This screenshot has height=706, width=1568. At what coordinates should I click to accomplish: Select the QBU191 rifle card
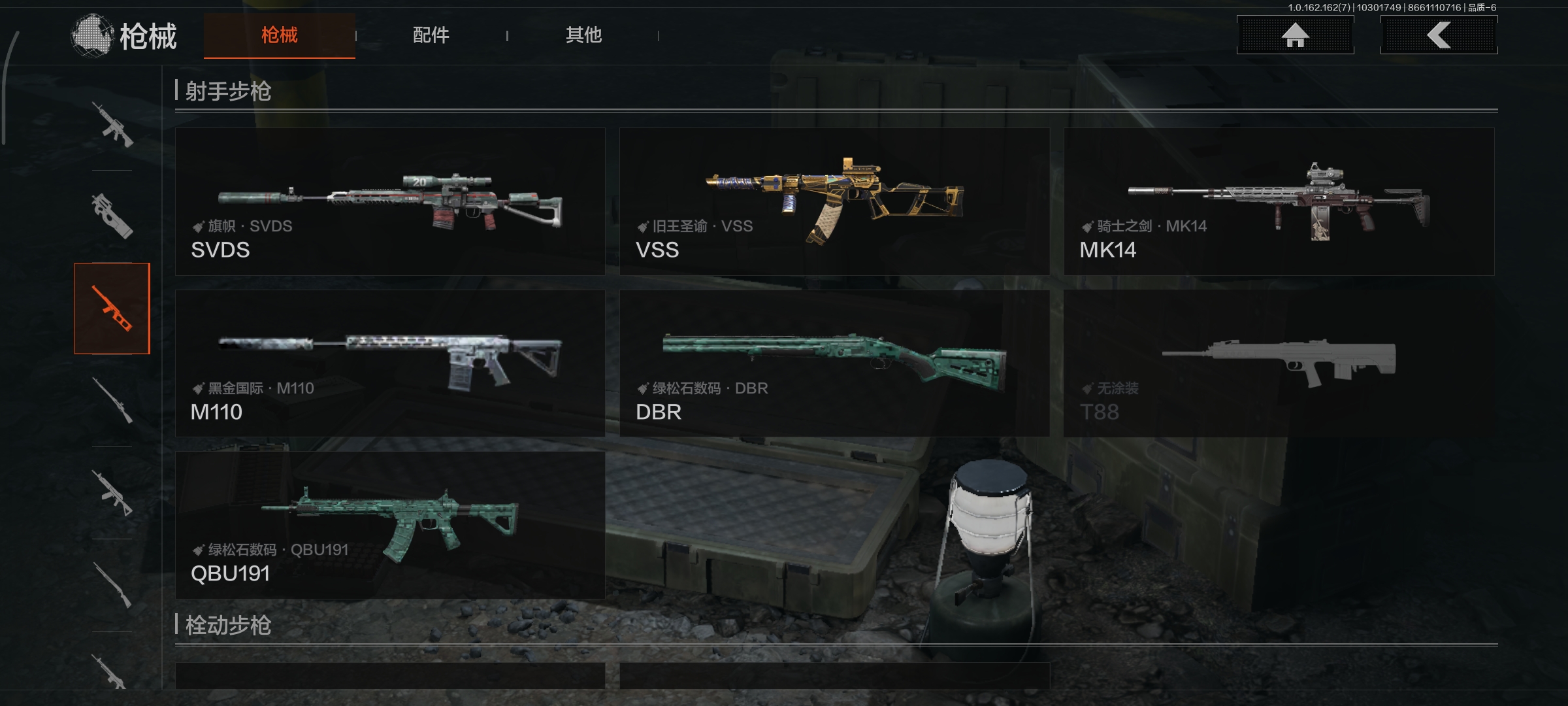click(390, 525)
